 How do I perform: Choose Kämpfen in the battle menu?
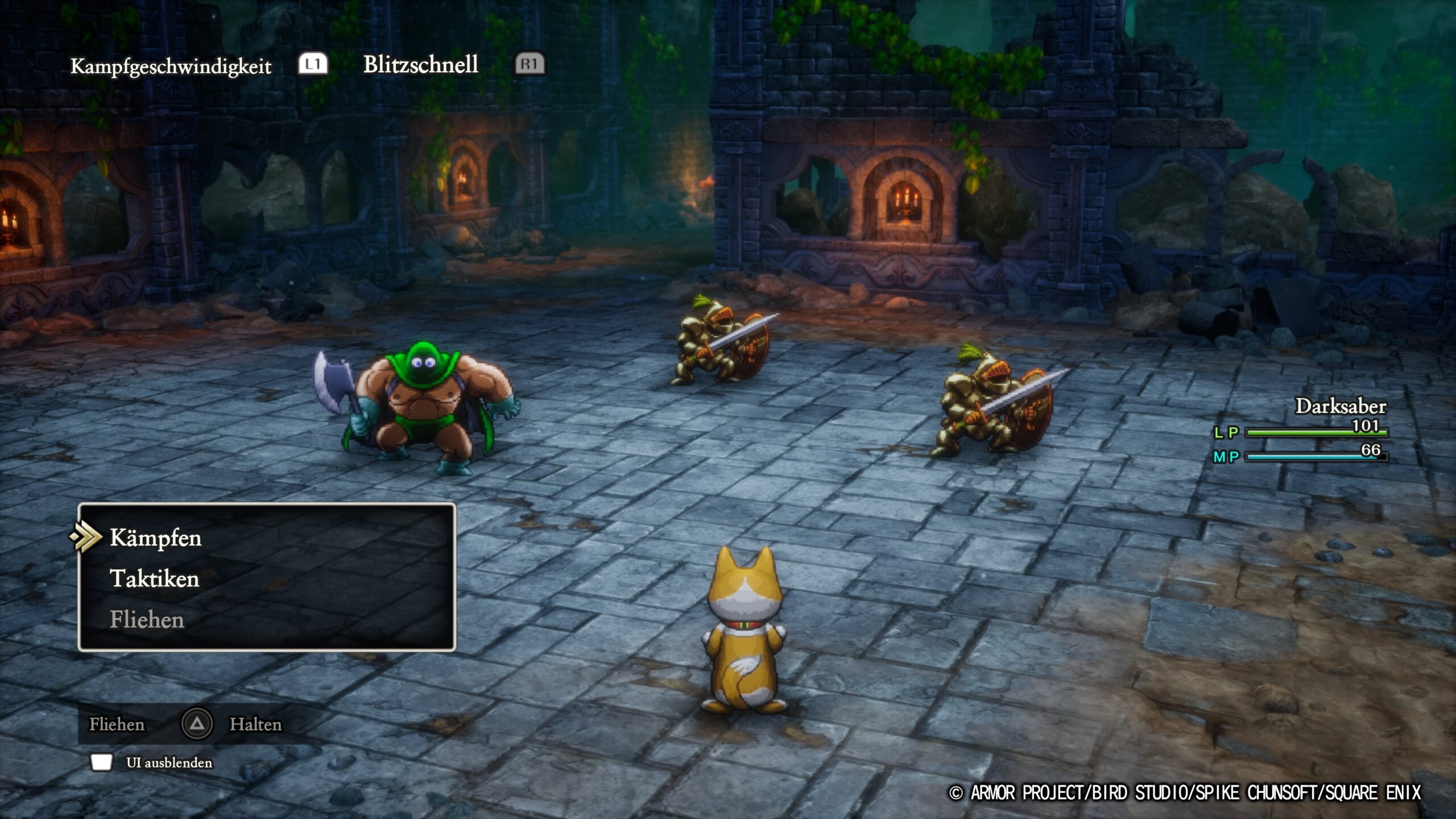[155, 538]
